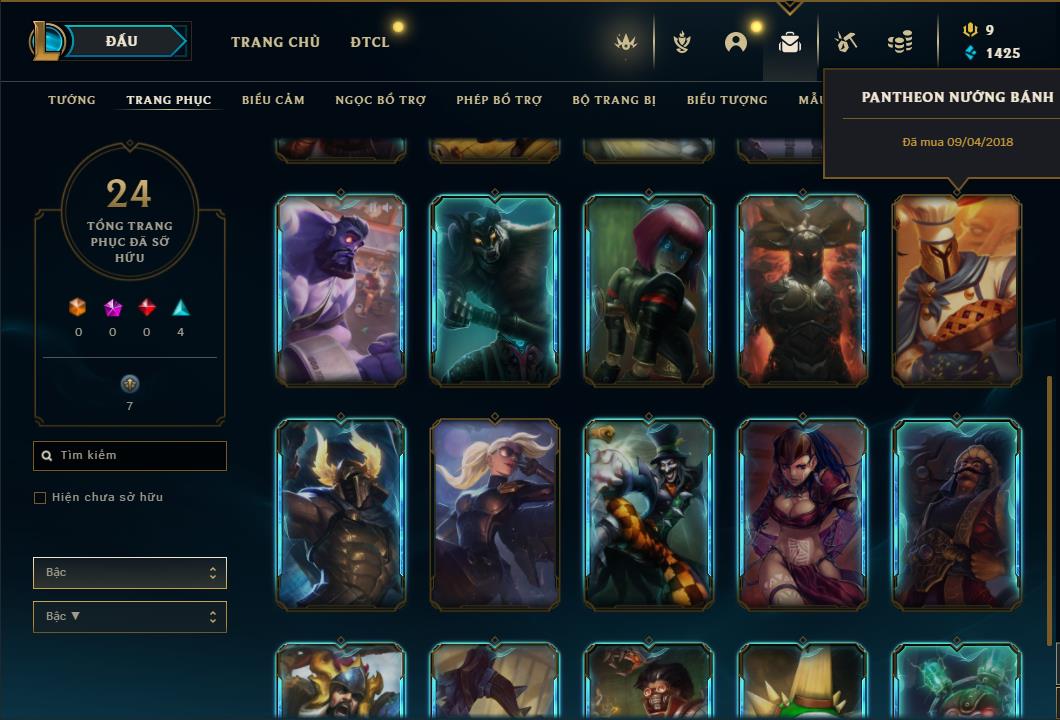Switch to the TƯỚNG tab
This screenshot has height=720, width=1060.
pyautogui.click(x=72, y=100)
